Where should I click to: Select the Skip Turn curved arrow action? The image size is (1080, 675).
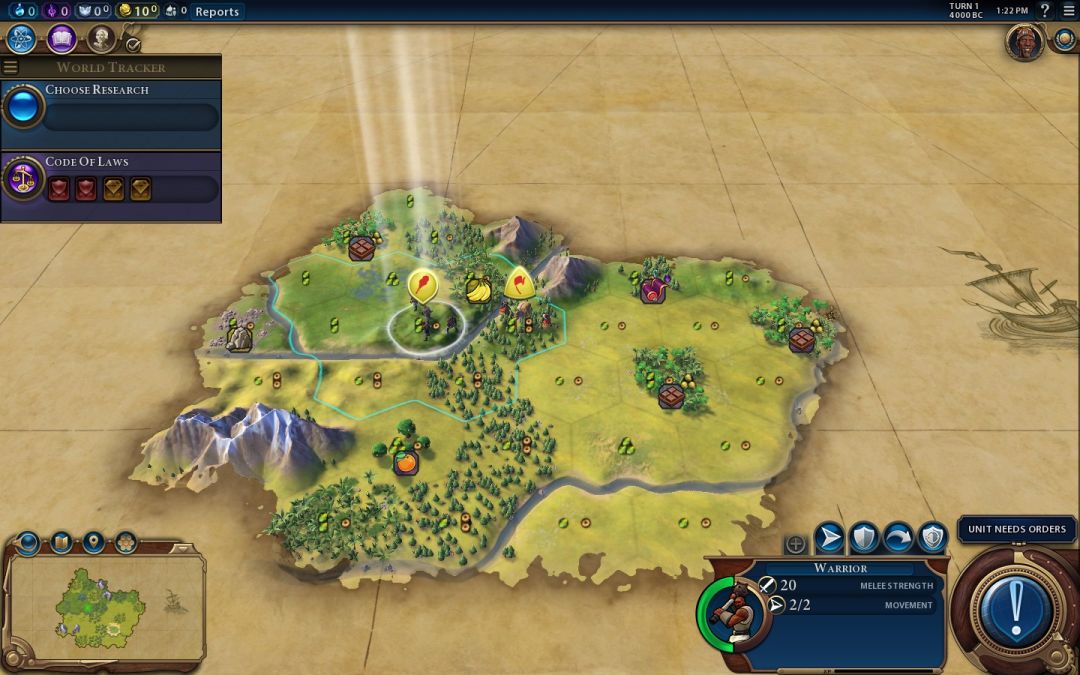[x=898, y=538]
